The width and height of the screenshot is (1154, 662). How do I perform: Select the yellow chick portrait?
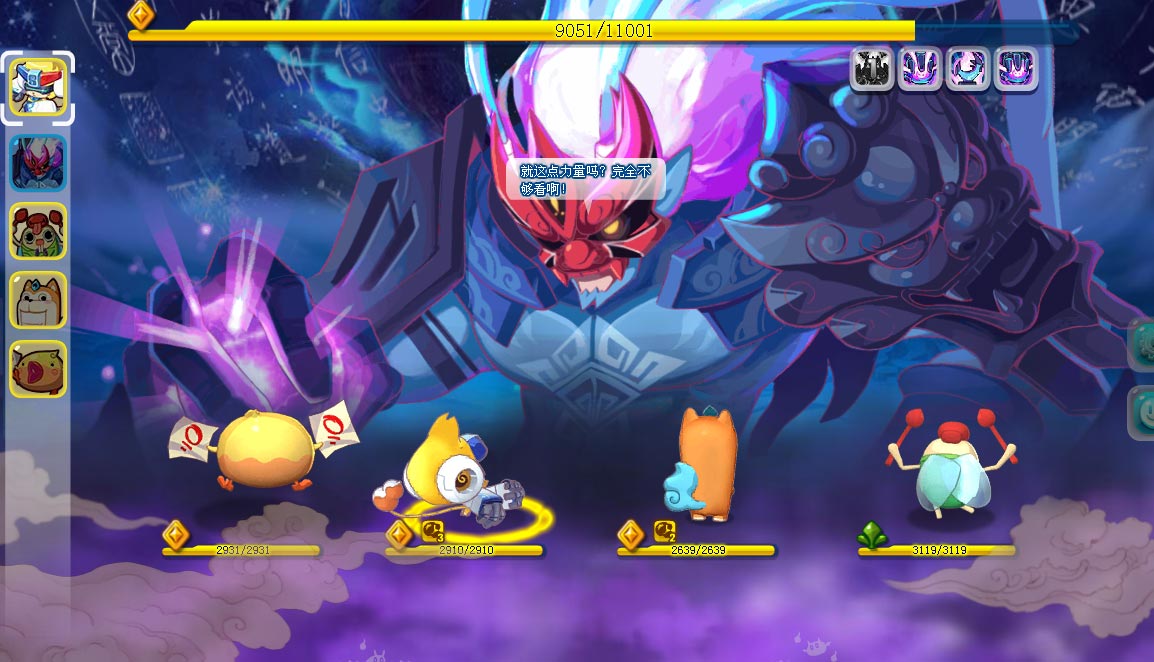click(x=38, y=368)
